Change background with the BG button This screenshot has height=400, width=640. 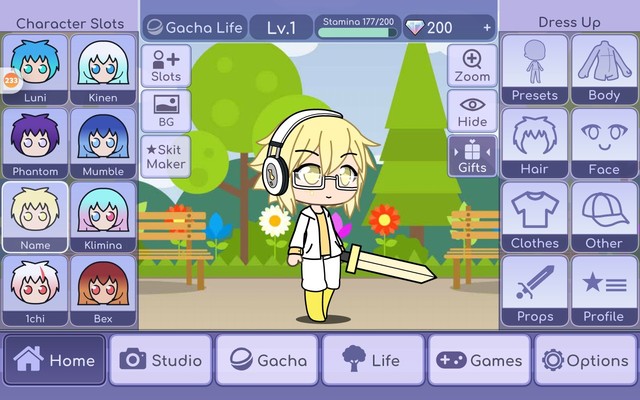[166, 110]
